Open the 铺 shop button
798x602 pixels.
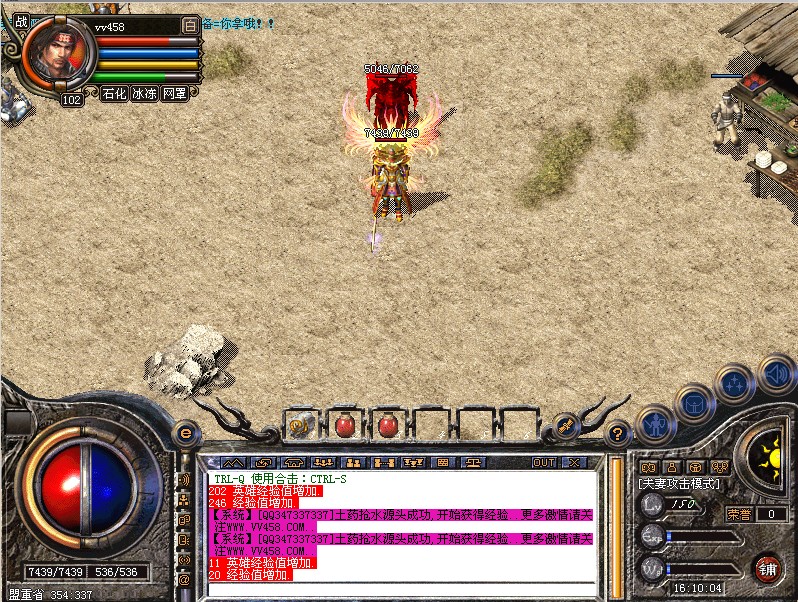click(x=768, y=568)
